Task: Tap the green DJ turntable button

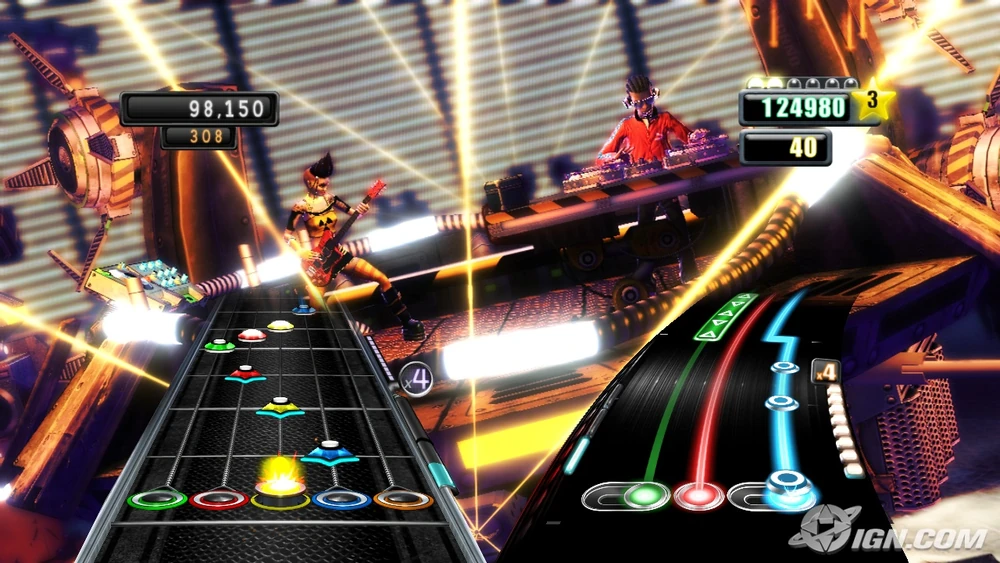Action: [x=645, y=494]
